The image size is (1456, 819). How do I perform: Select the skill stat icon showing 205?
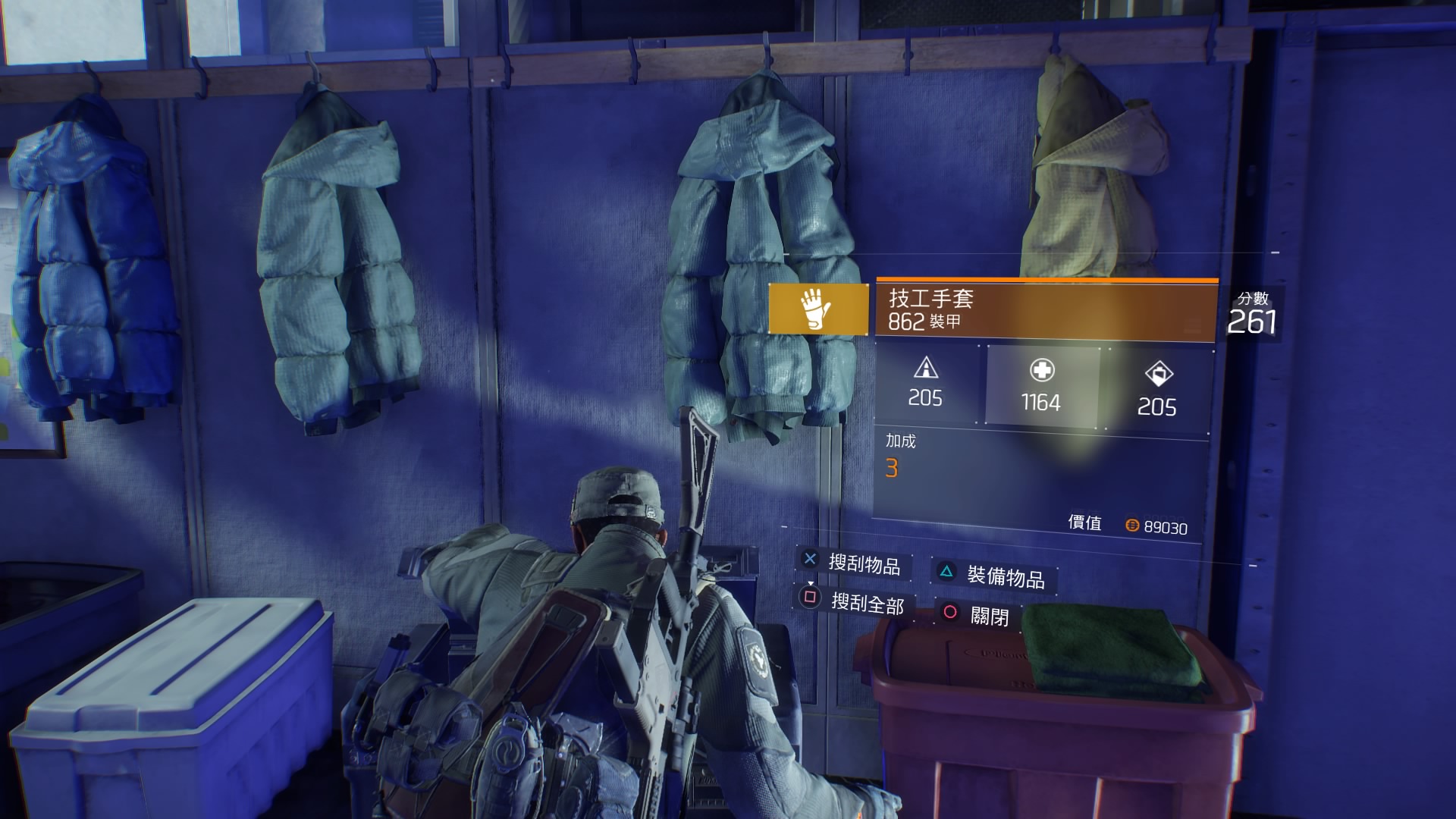pyautogui.click(x=1159, y=374)
